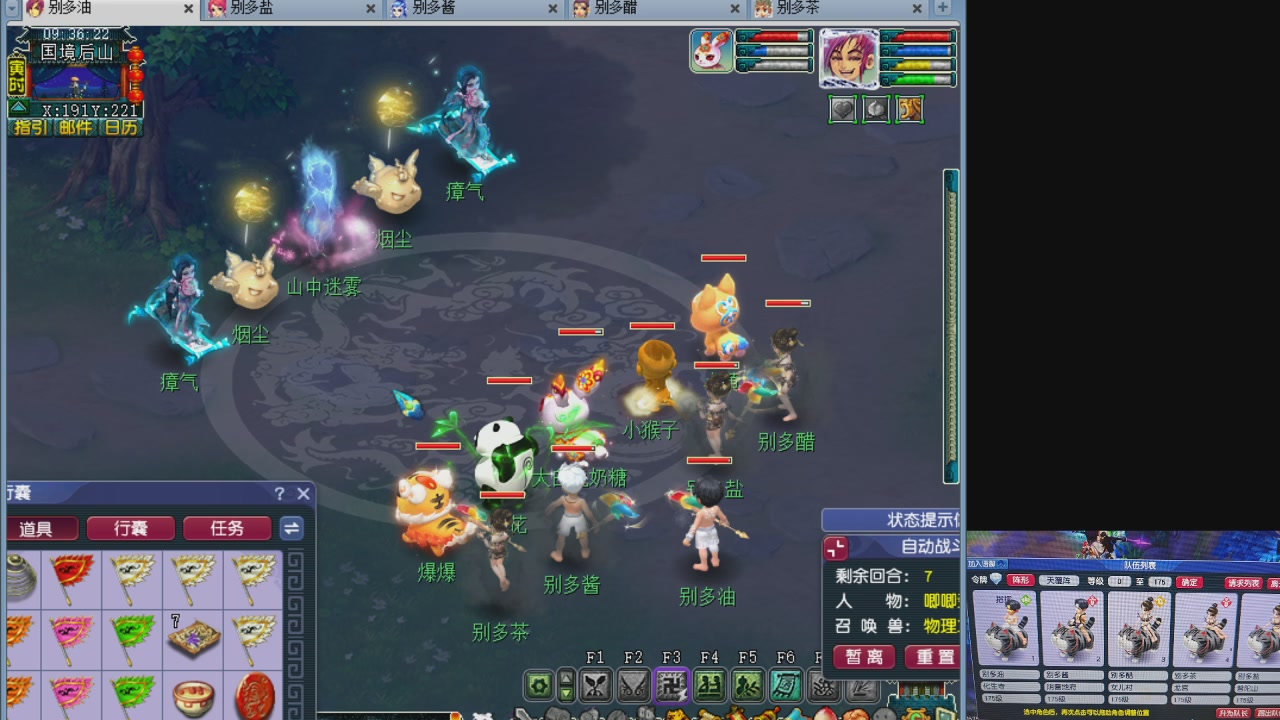Image resolution: width=1280 pixels, height=720 pixels.
Task: Select the red seal item in the bag grid
Action: coord(253,694)
